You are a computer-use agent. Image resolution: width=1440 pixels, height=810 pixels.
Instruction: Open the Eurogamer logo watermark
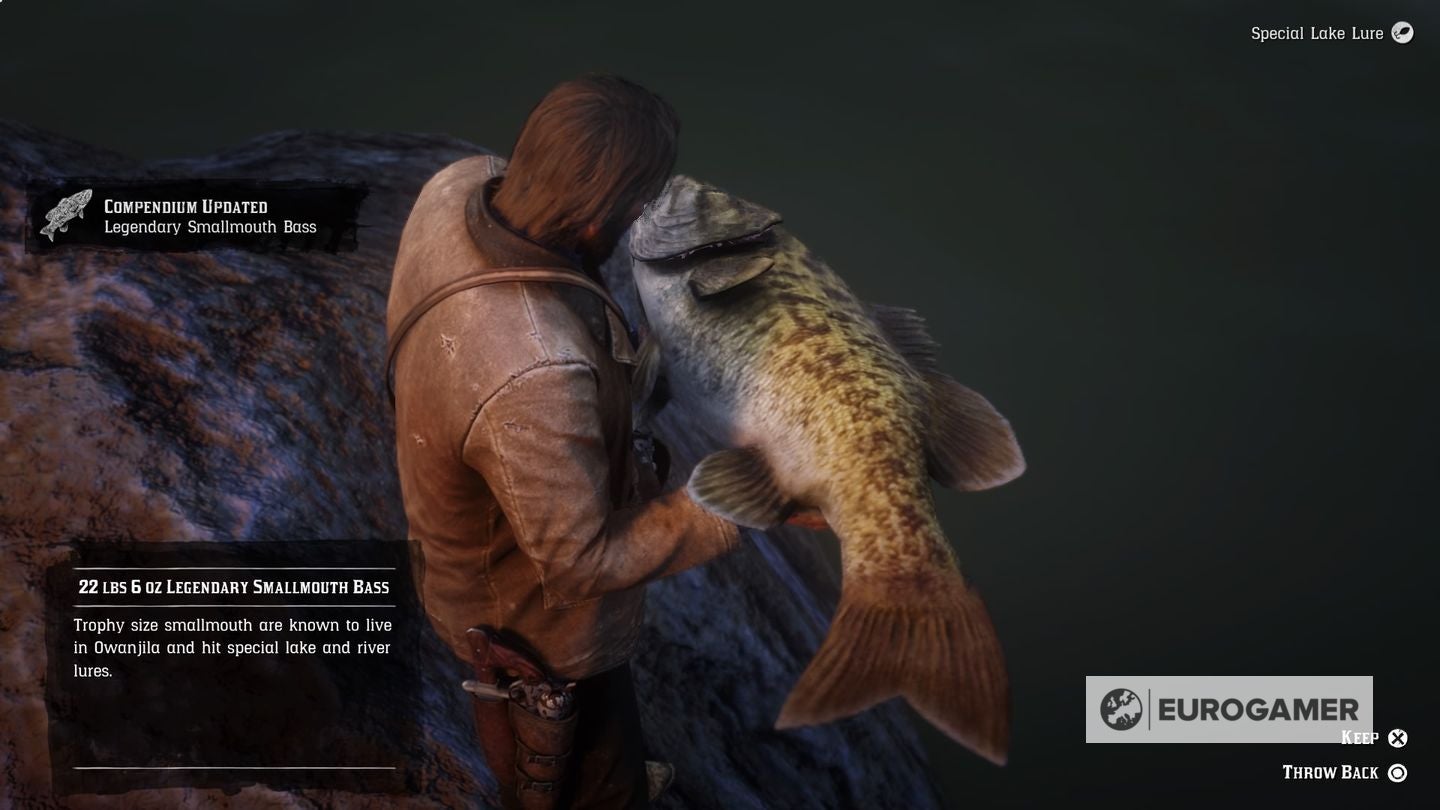[x=1230, y=708]
